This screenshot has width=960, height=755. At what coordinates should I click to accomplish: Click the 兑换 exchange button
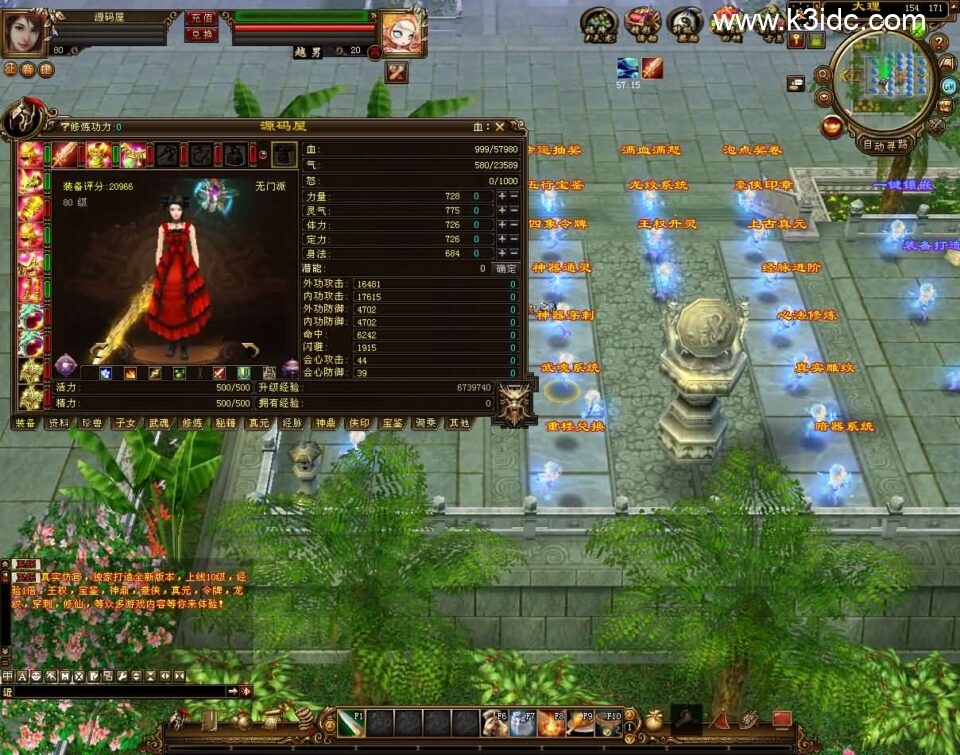pos(201,34)
